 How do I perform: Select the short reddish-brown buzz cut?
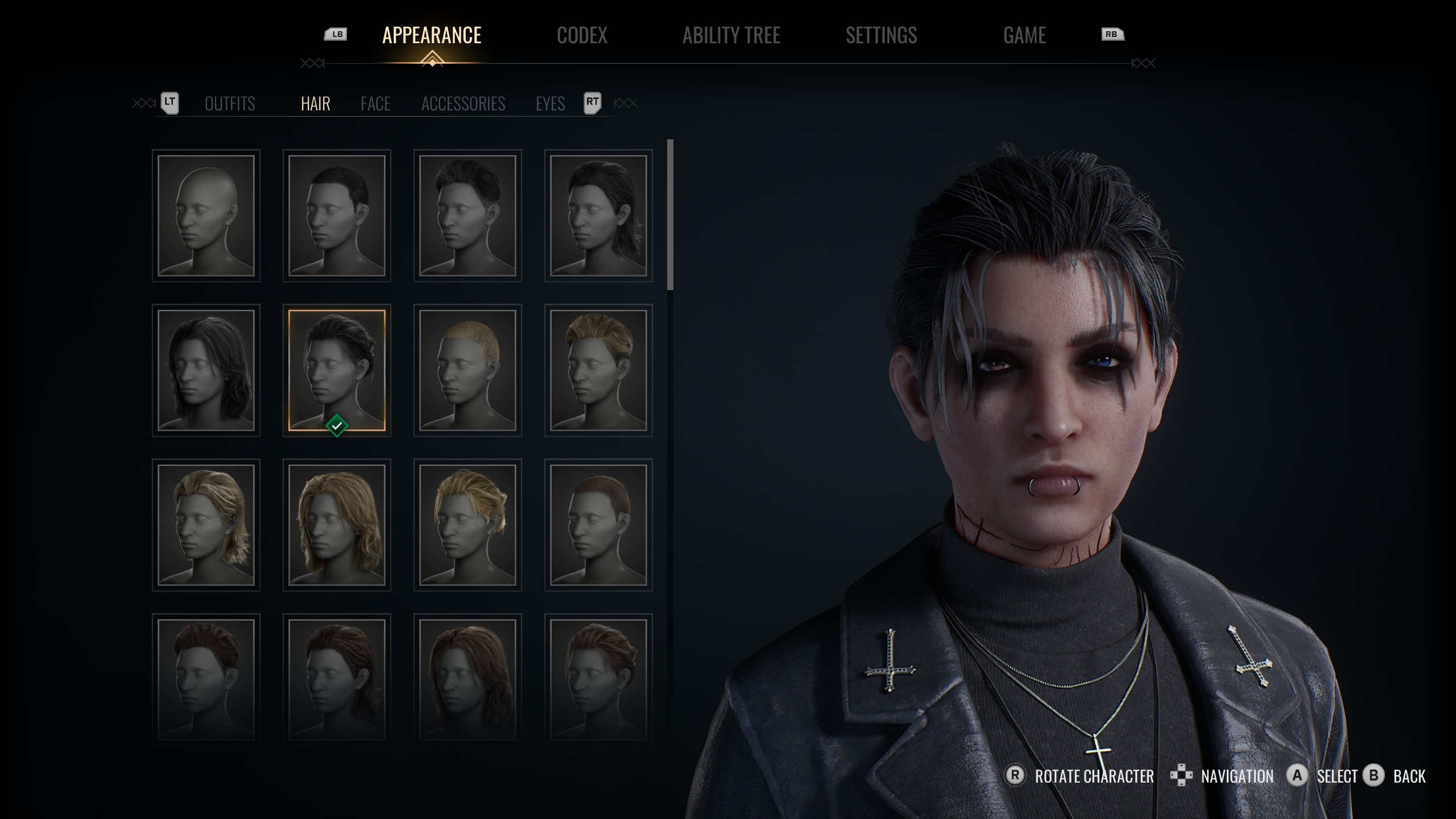coord(598,525)
